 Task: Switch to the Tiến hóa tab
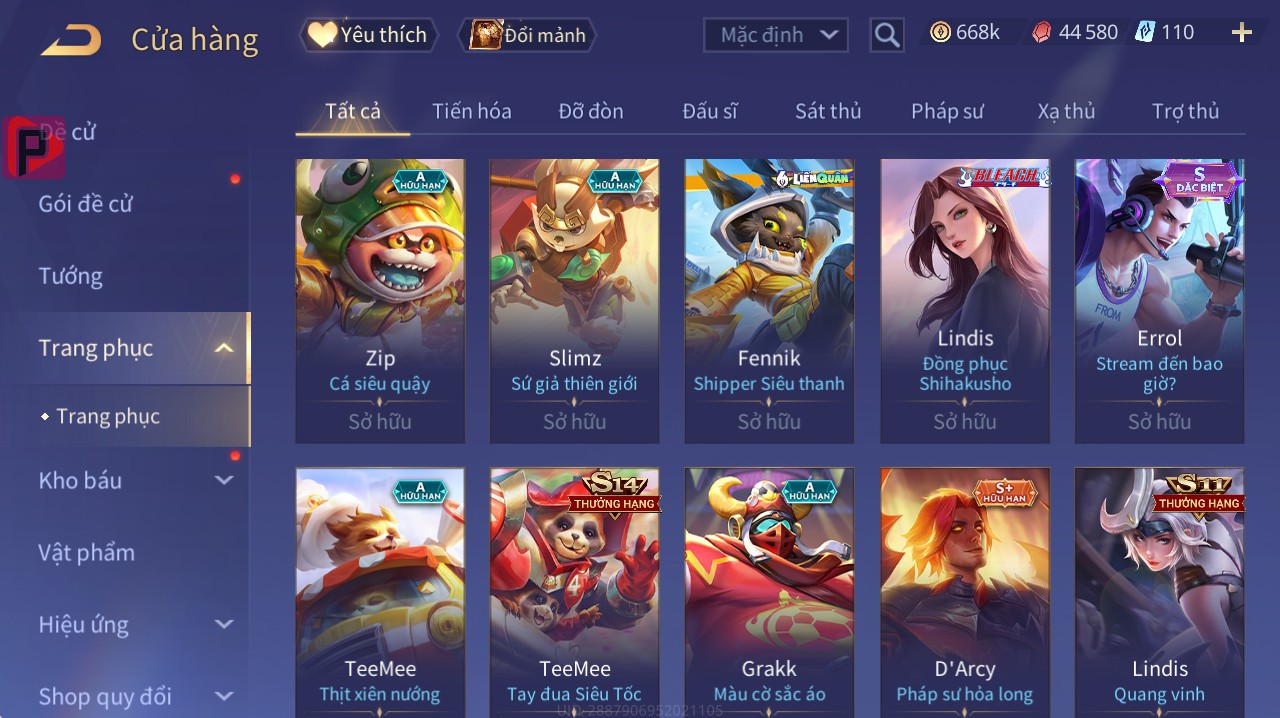coord(471,111)
